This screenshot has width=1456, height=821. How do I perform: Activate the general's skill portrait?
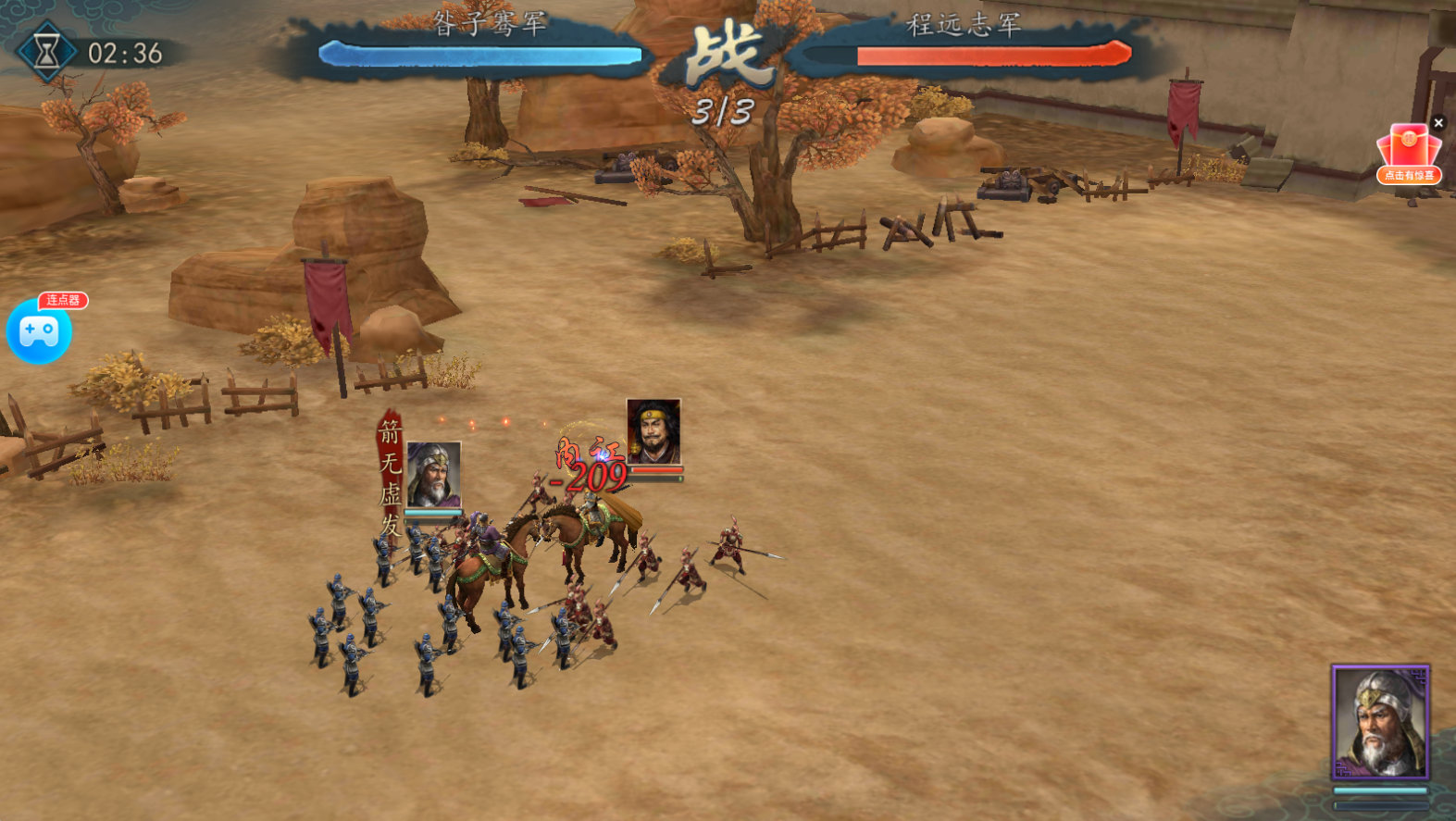1380,723
